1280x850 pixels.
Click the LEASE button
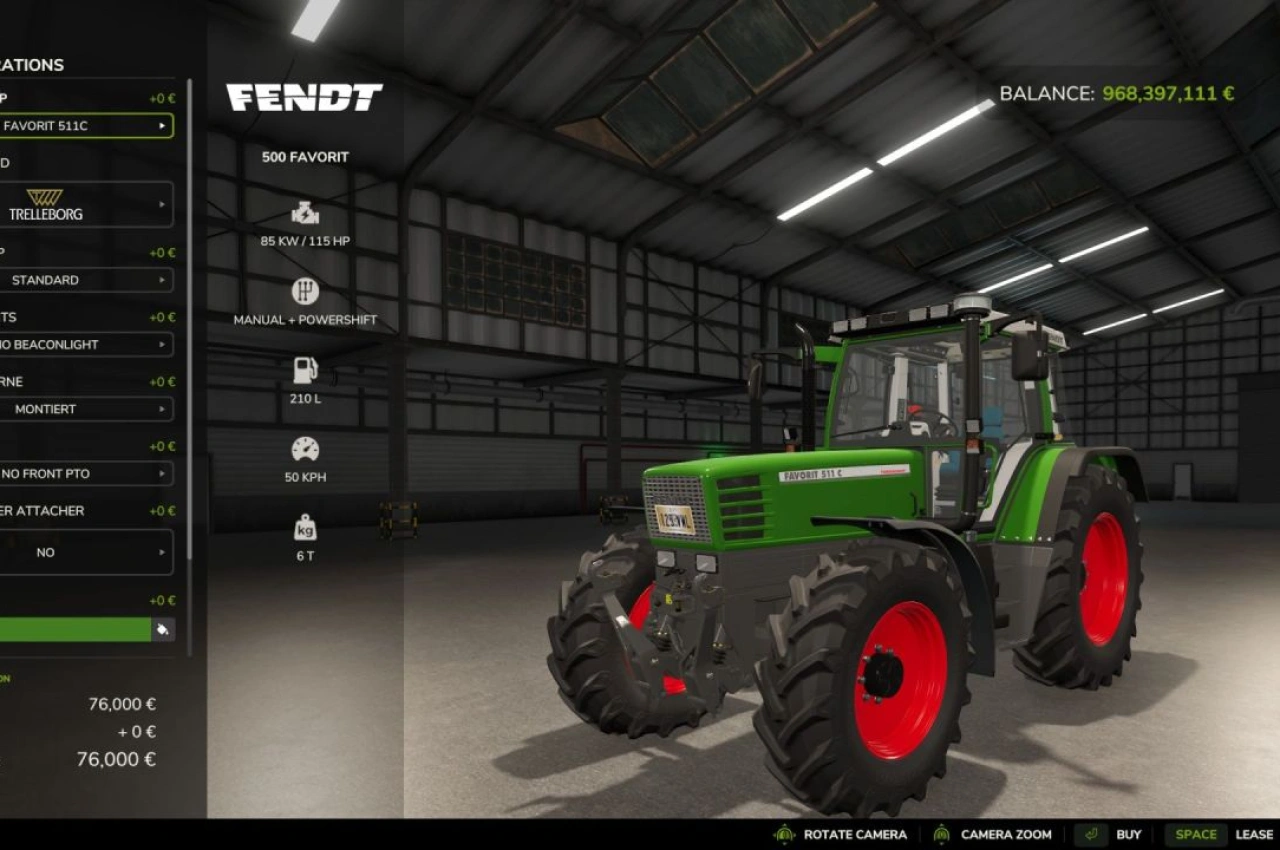(x=1254, y=833)
